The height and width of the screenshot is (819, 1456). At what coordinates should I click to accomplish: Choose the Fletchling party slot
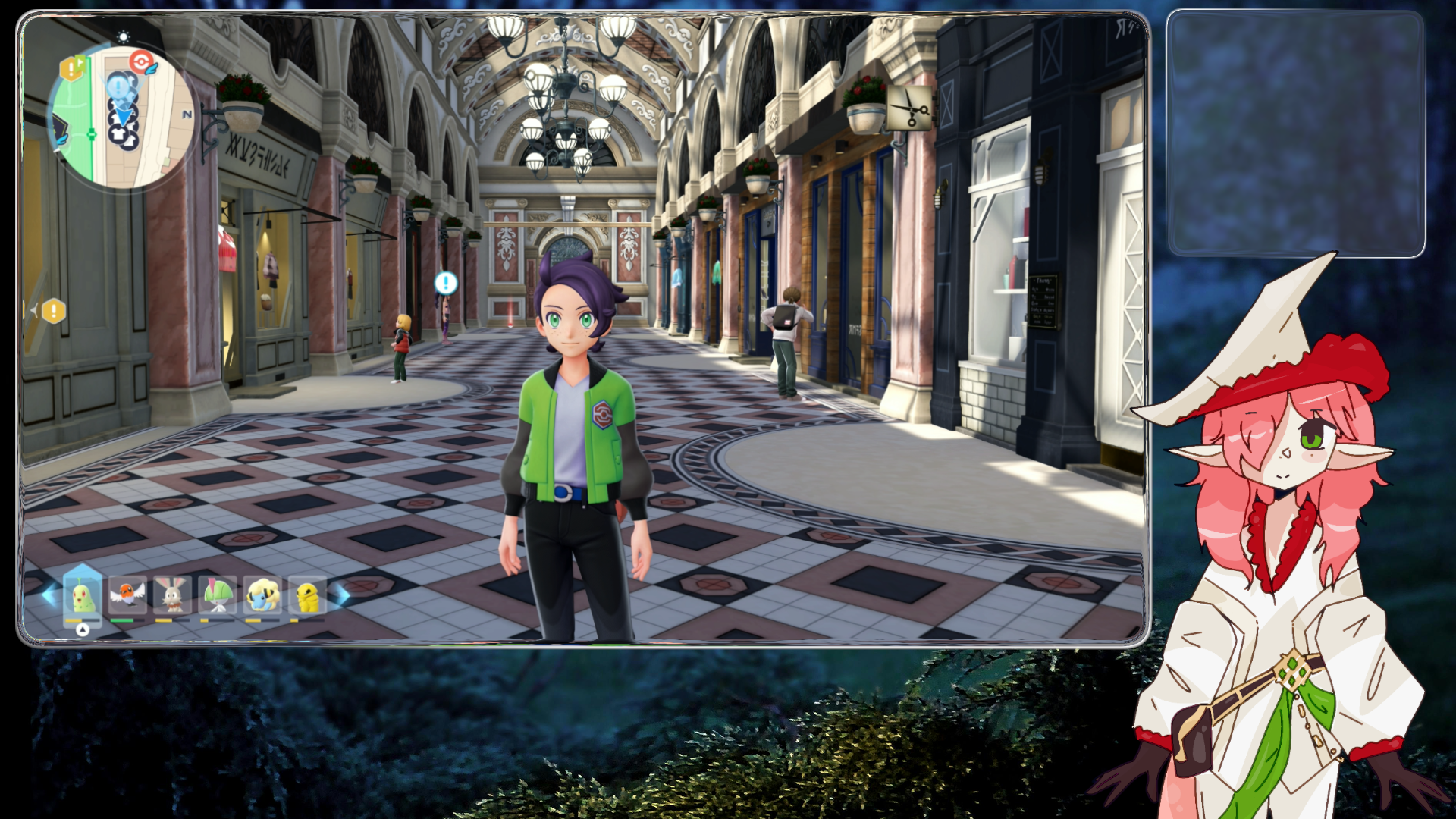click(127, 595)
